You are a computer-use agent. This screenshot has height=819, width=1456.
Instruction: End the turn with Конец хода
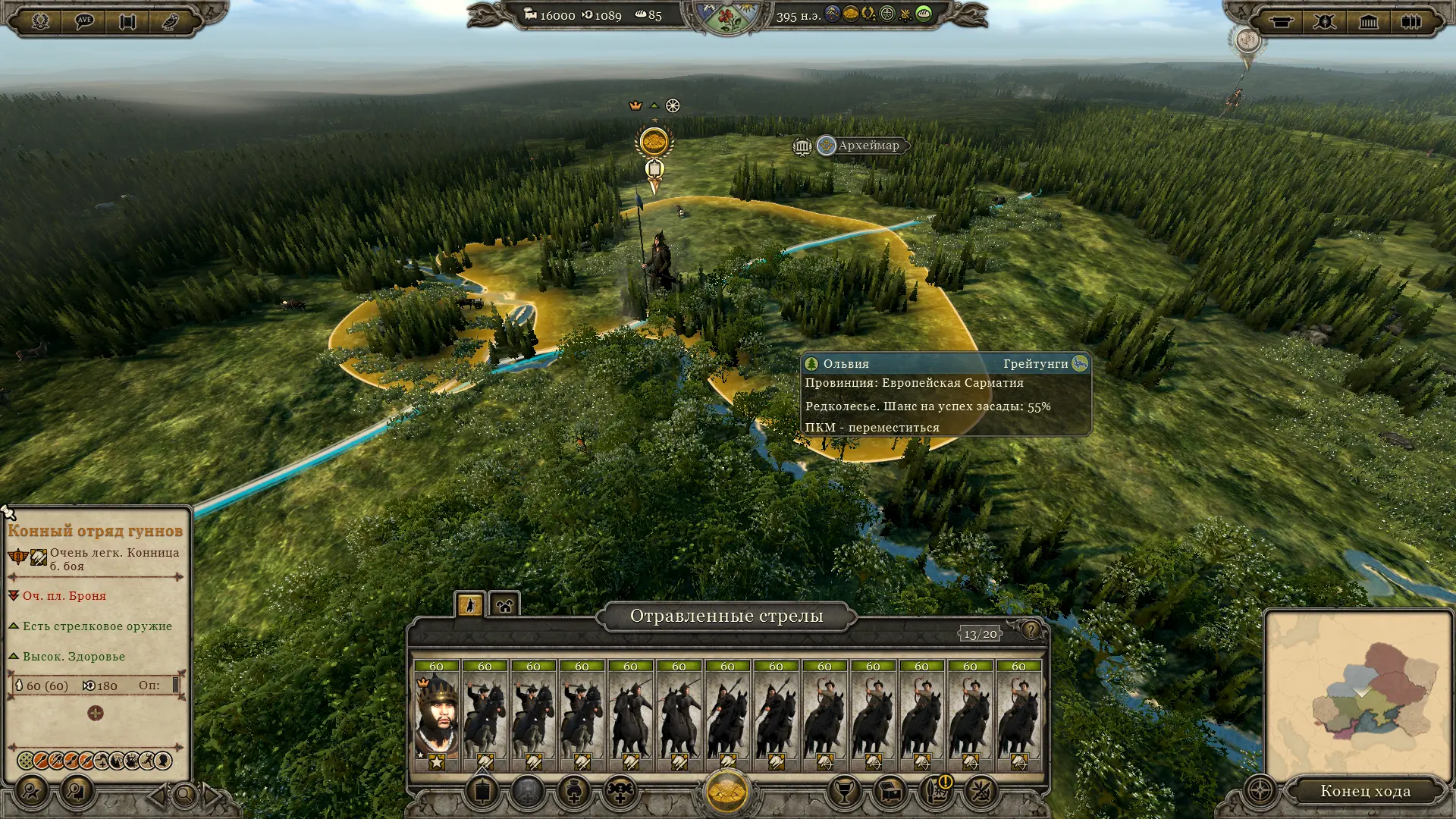pos(1365,791)
